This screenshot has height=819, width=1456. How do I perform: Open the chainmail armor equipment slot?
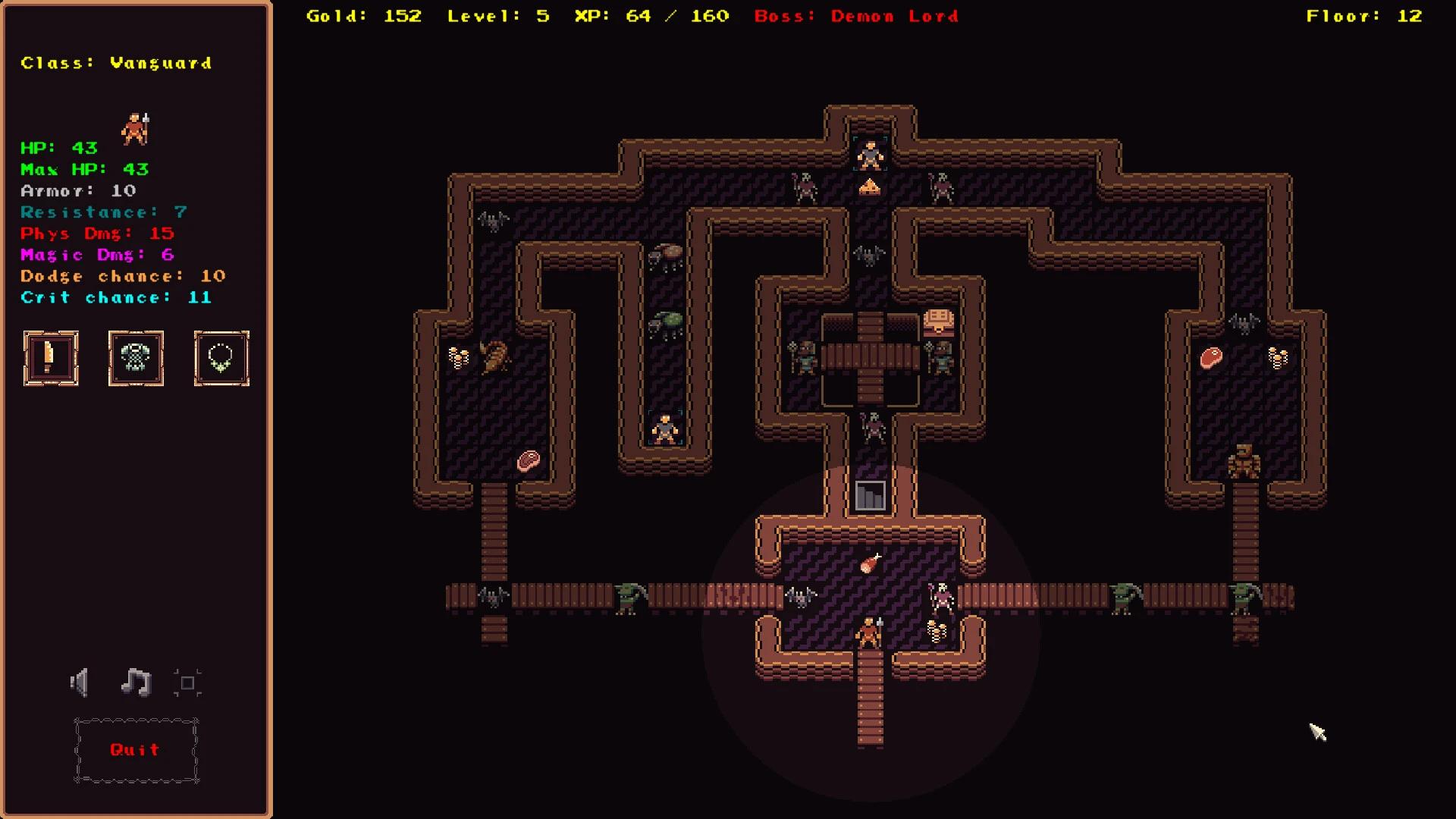136,358
